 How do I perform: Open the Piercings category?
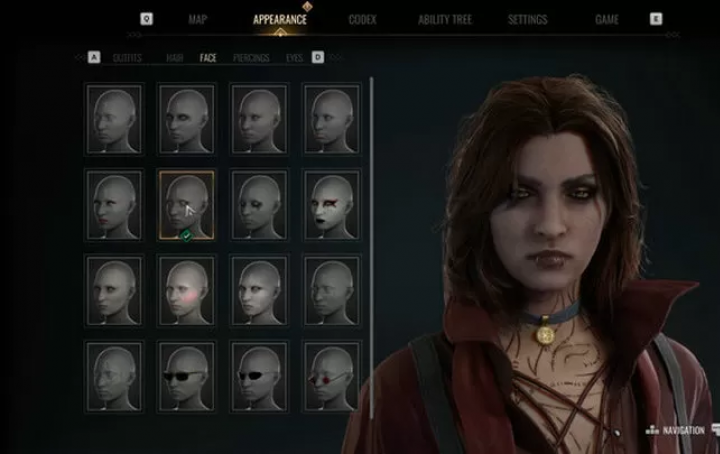(251, 58)
